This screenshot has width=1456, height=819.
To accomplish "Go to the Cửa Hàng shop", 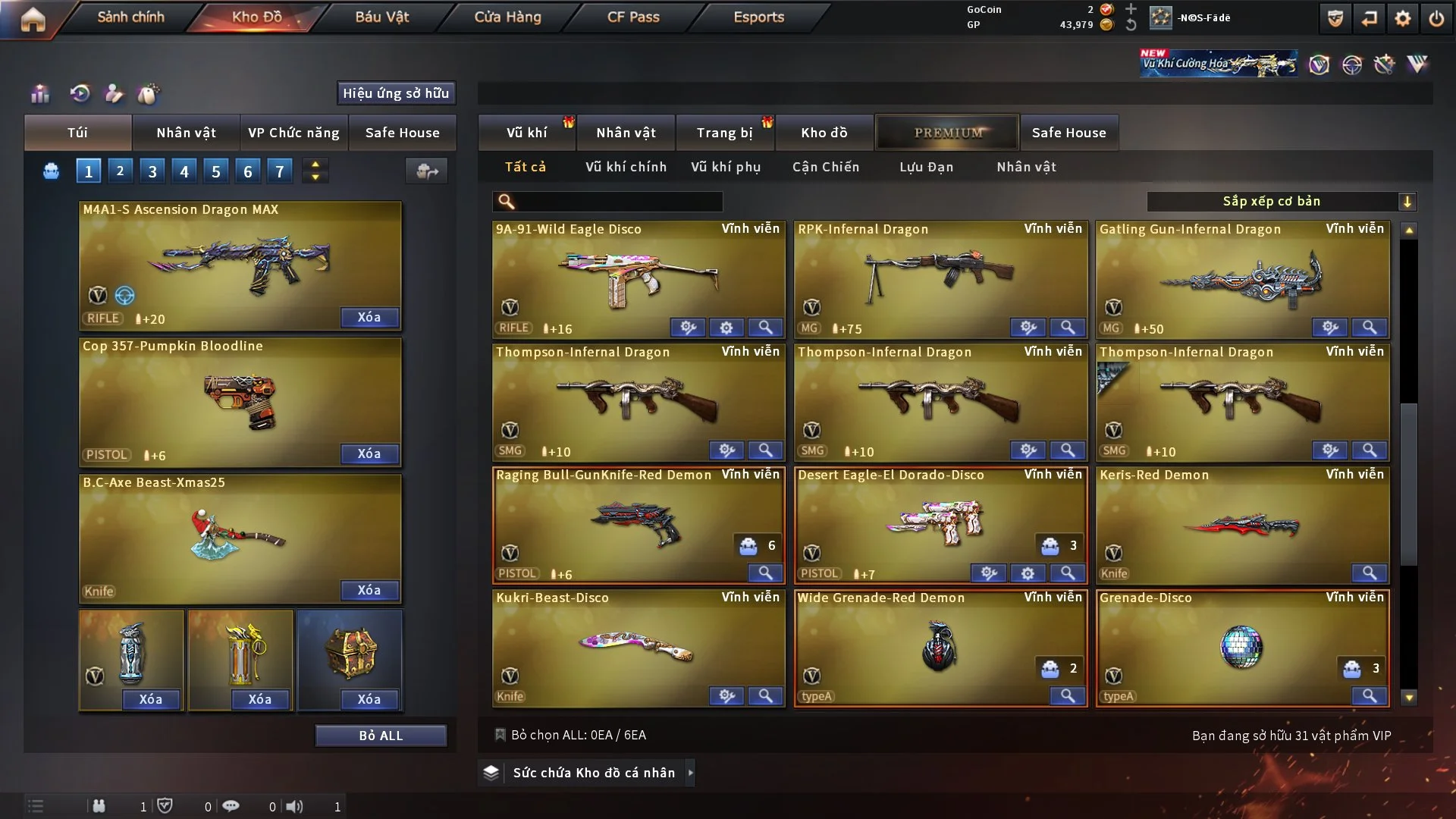I will tap(507, 17).
